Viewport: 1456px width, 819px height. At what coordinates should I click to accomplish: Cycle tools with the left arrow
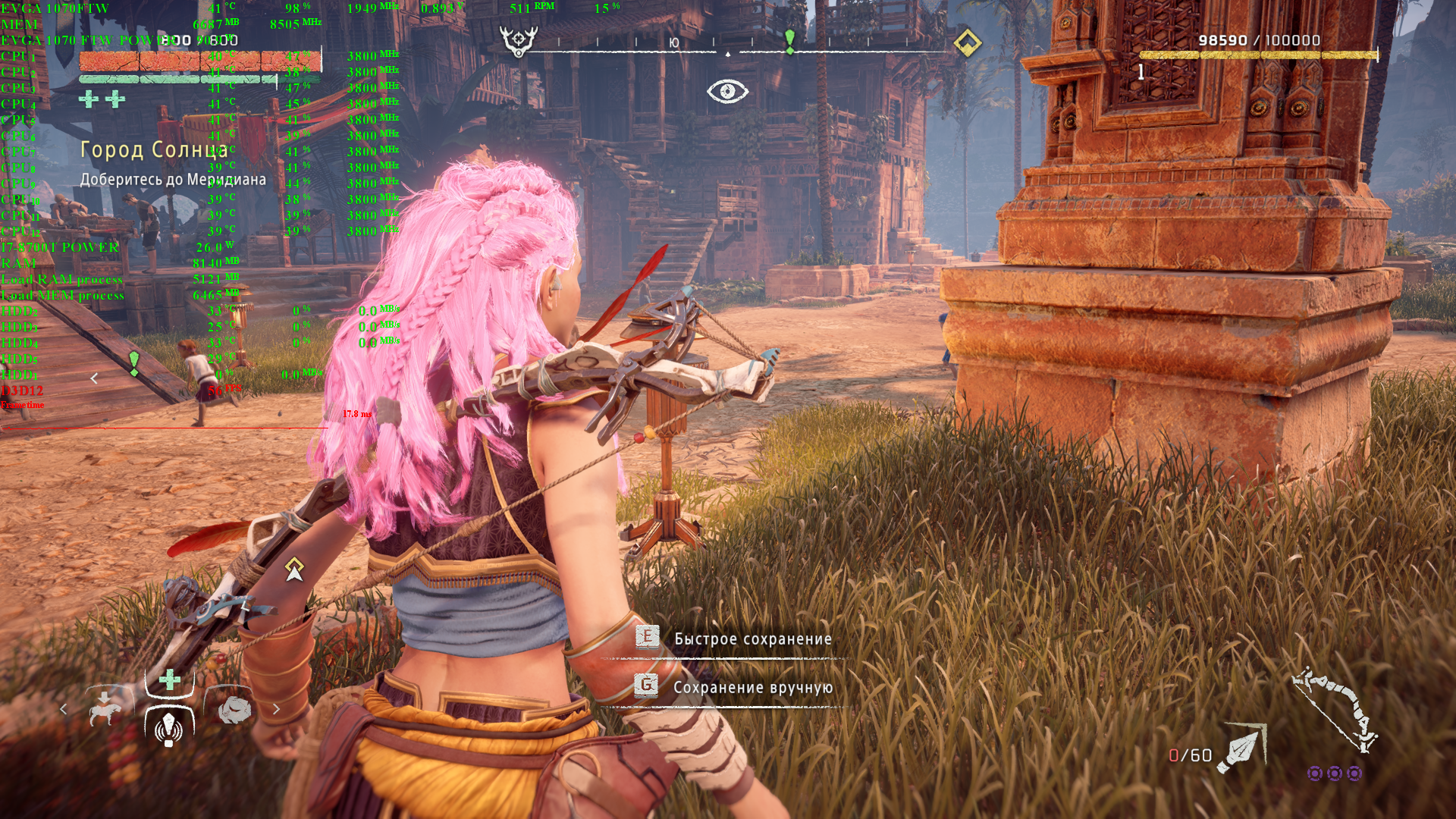coord(64,709)
